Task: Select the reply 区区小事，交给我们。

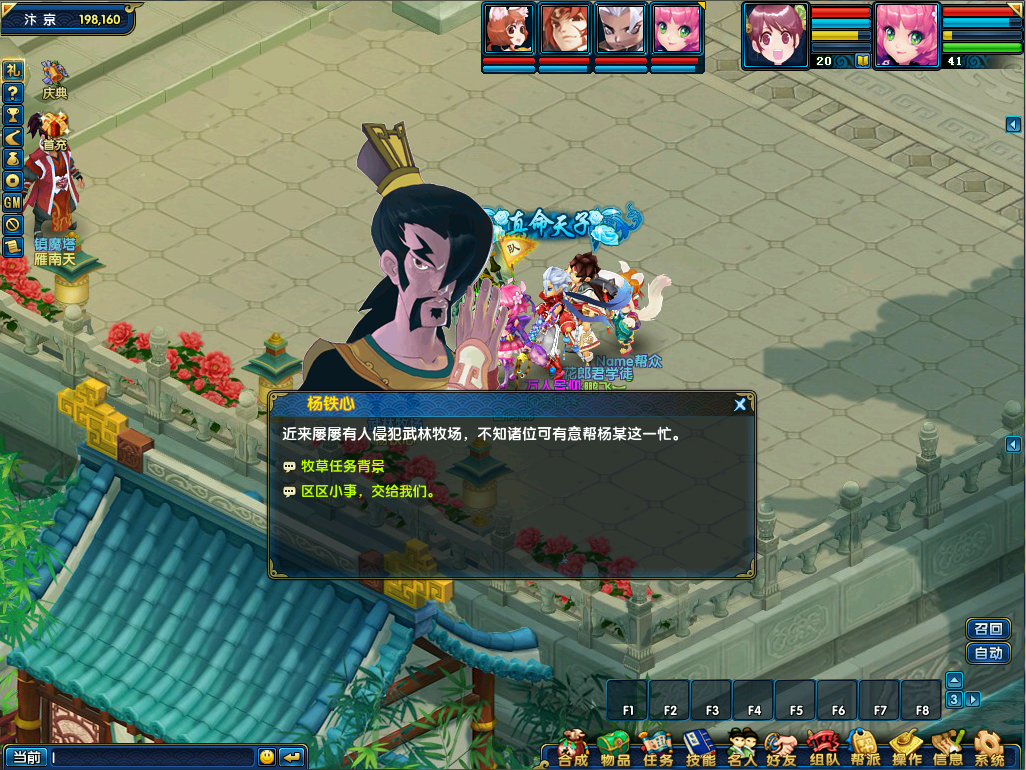Action: pyautogui.click(x=367, y=492)
